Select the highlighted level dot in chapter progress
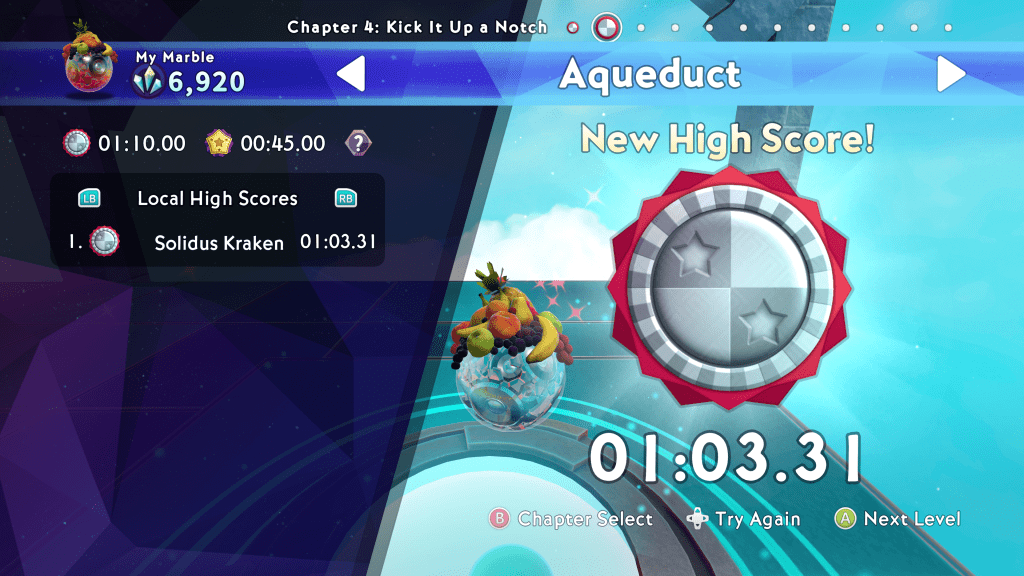This screenshot has height=576, width=1024. click(607, 27)
